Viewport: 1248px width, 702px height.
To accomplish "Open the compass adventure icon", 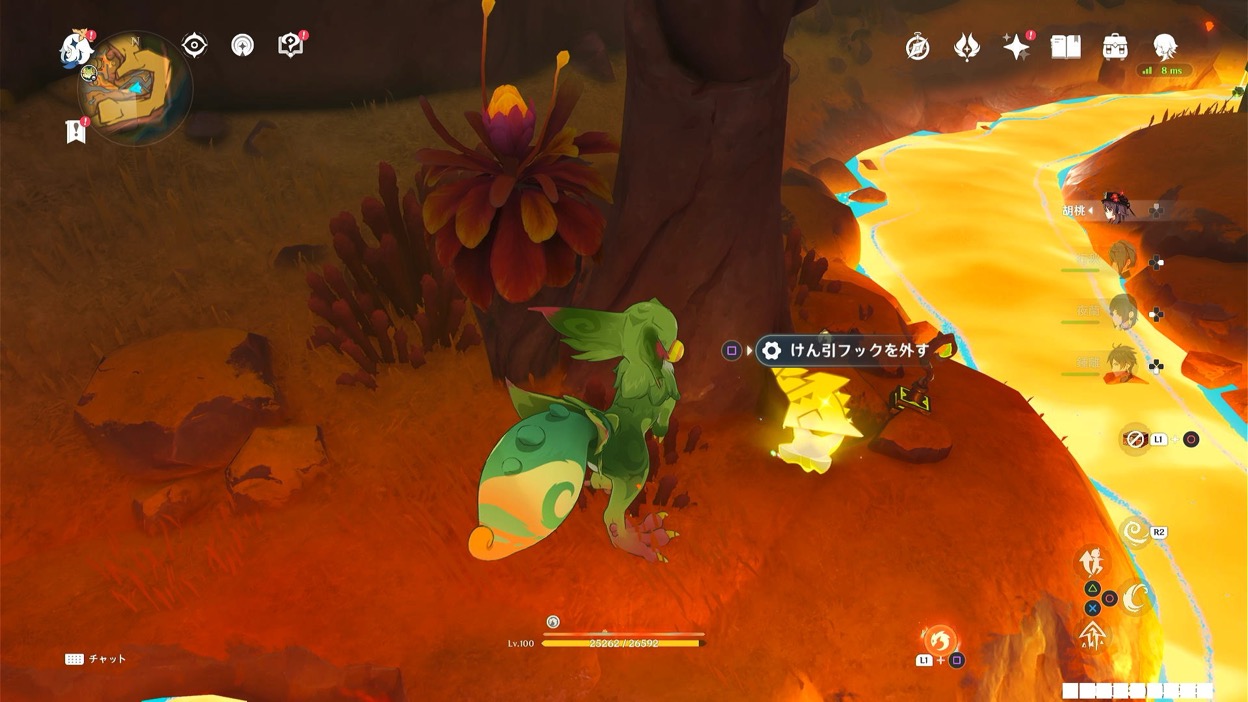I will click(917, 47).
